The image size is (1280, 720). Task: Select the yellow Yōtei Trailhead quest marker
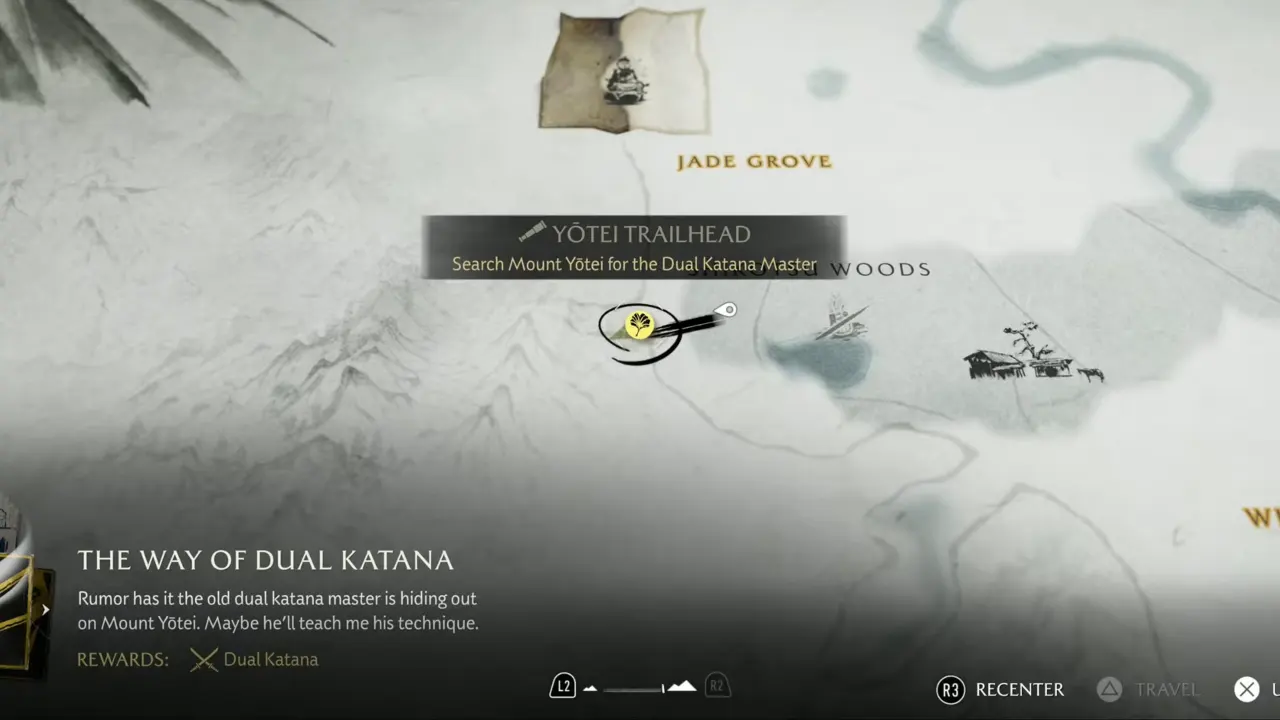639,325
